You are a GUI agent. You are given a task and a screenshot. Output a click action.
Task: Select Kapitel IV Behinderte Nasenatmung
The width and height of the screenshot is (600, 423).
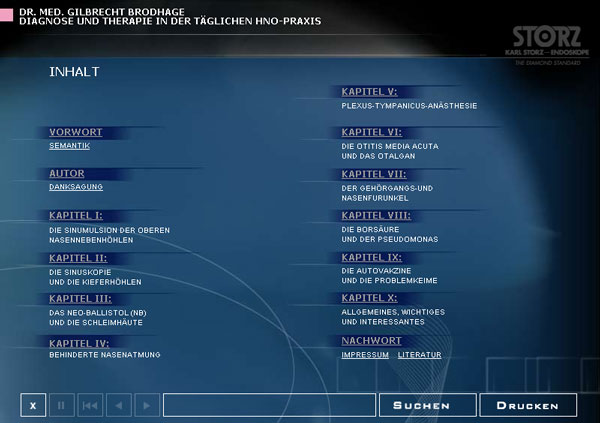80,341
